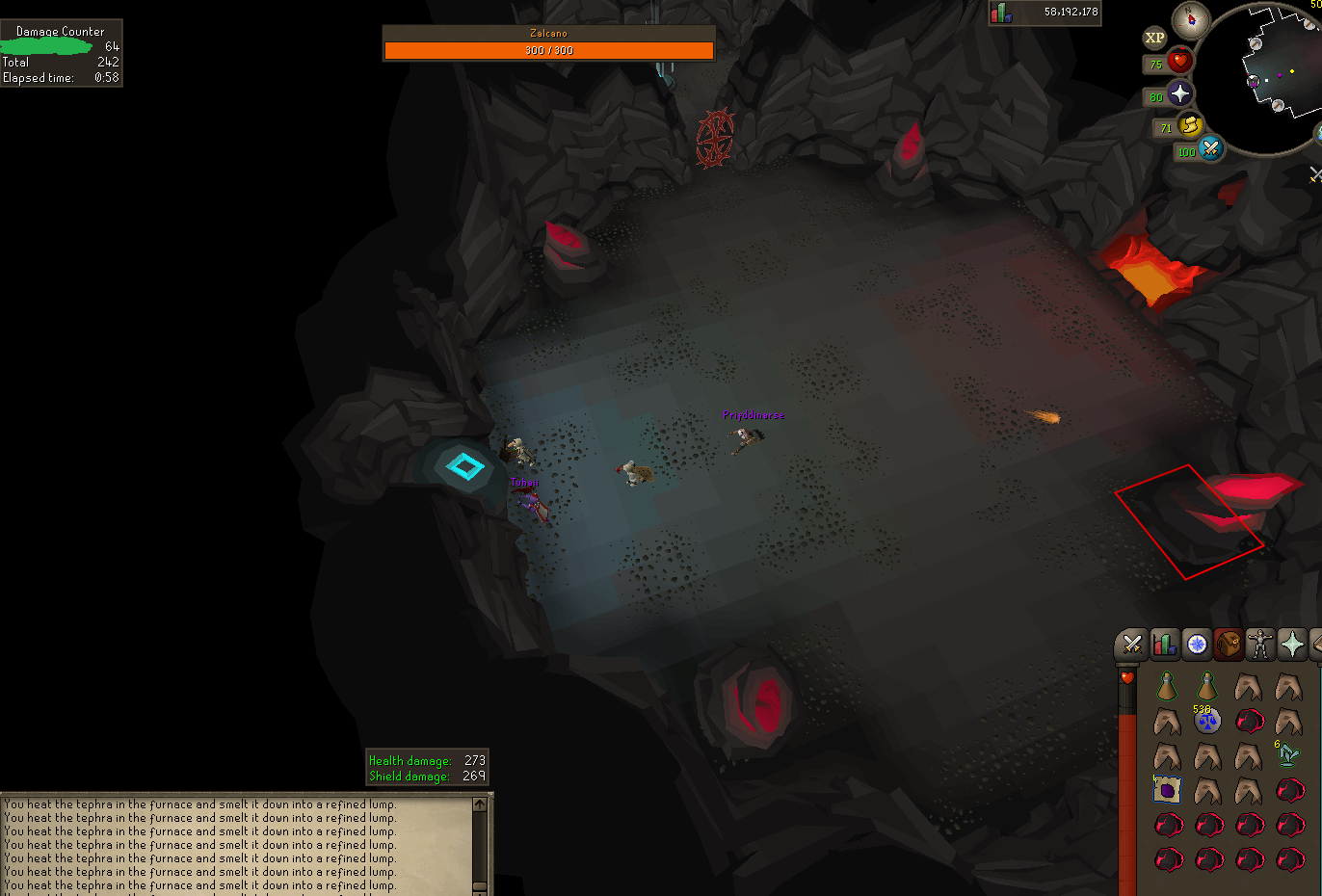Image resolution: width=1322 pixels, height=896 pixels.
Task: Select the teleport tablet in the inventory
Action: tap(1167, 790)
